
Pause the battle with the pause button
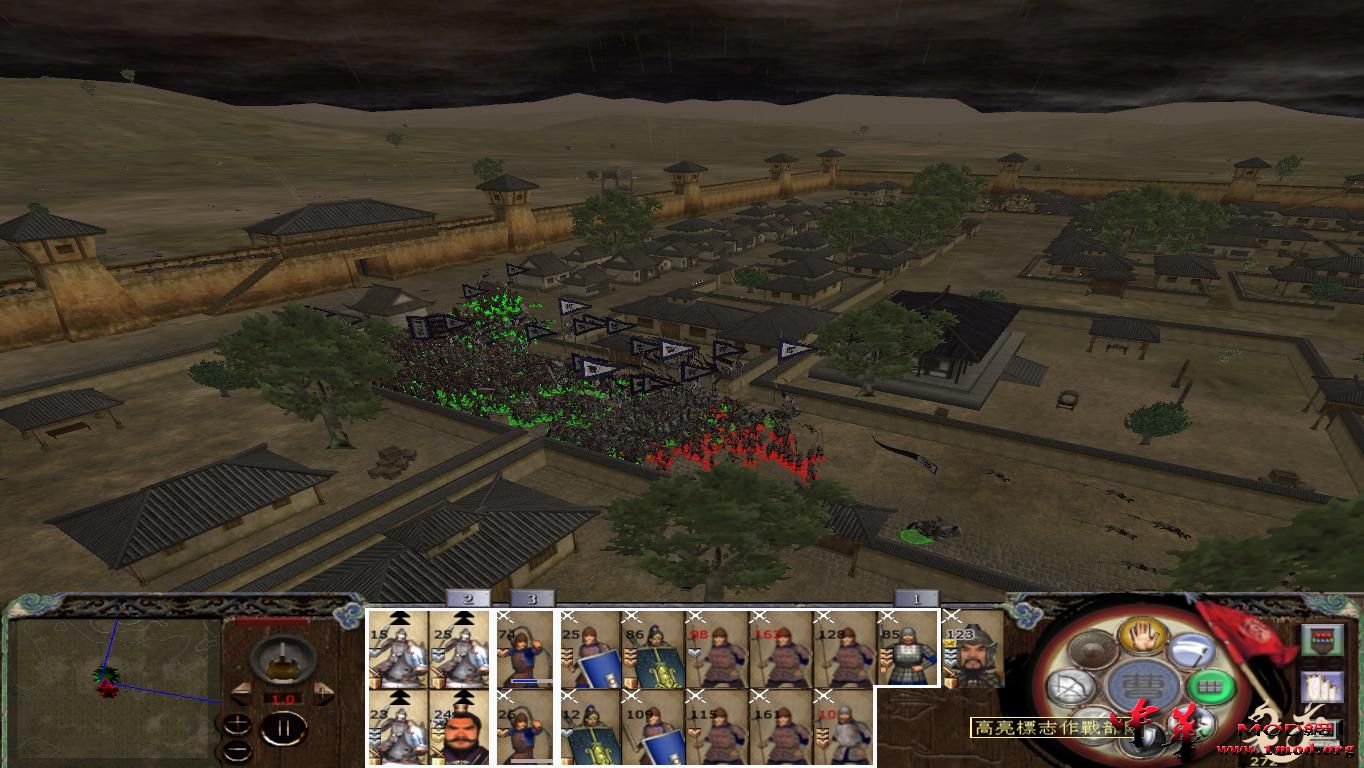282,727
